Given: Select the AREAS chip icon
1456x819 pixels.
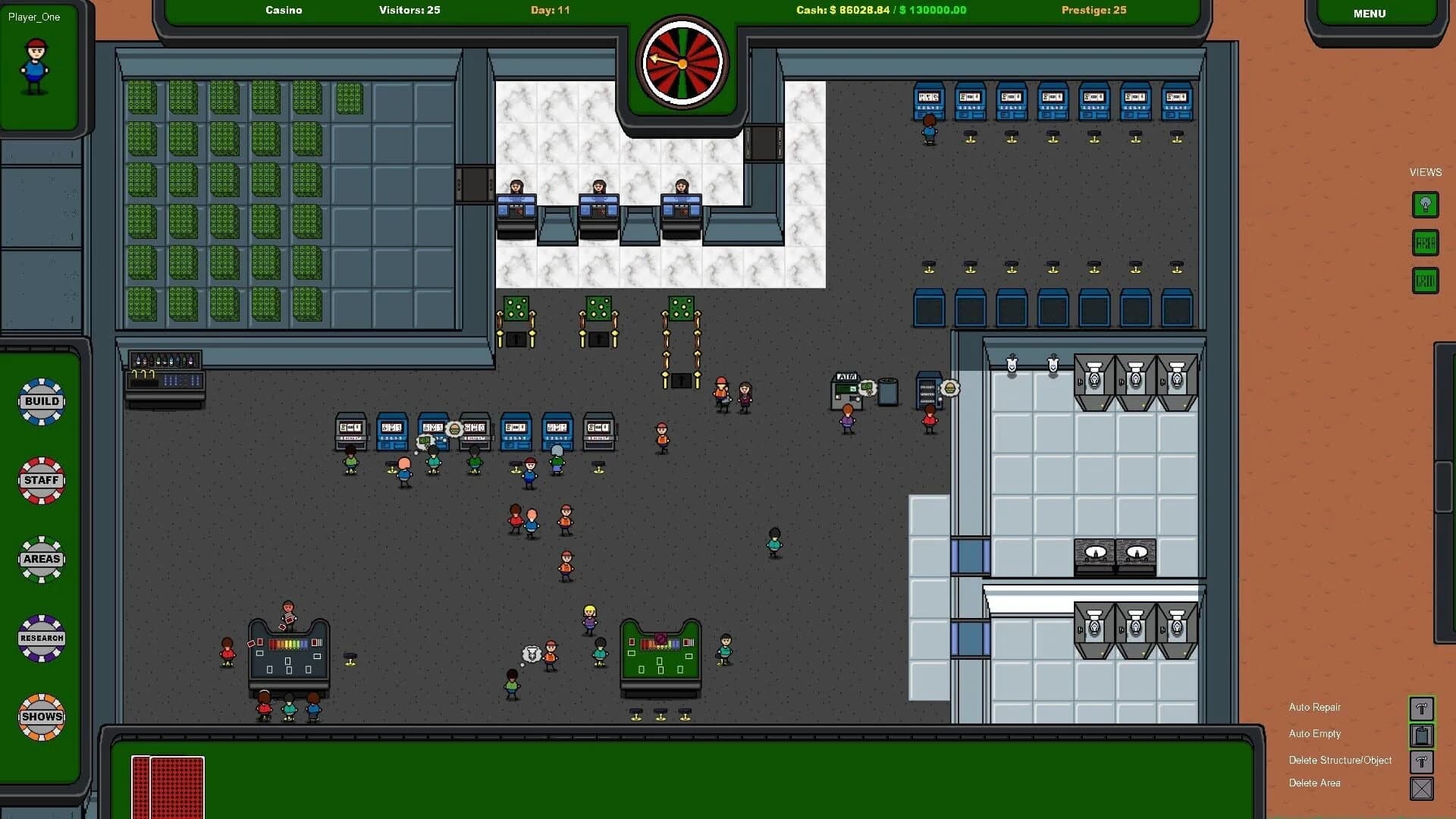Looking at the screenshot, I should pyautogui.click(x=41, y=559).
